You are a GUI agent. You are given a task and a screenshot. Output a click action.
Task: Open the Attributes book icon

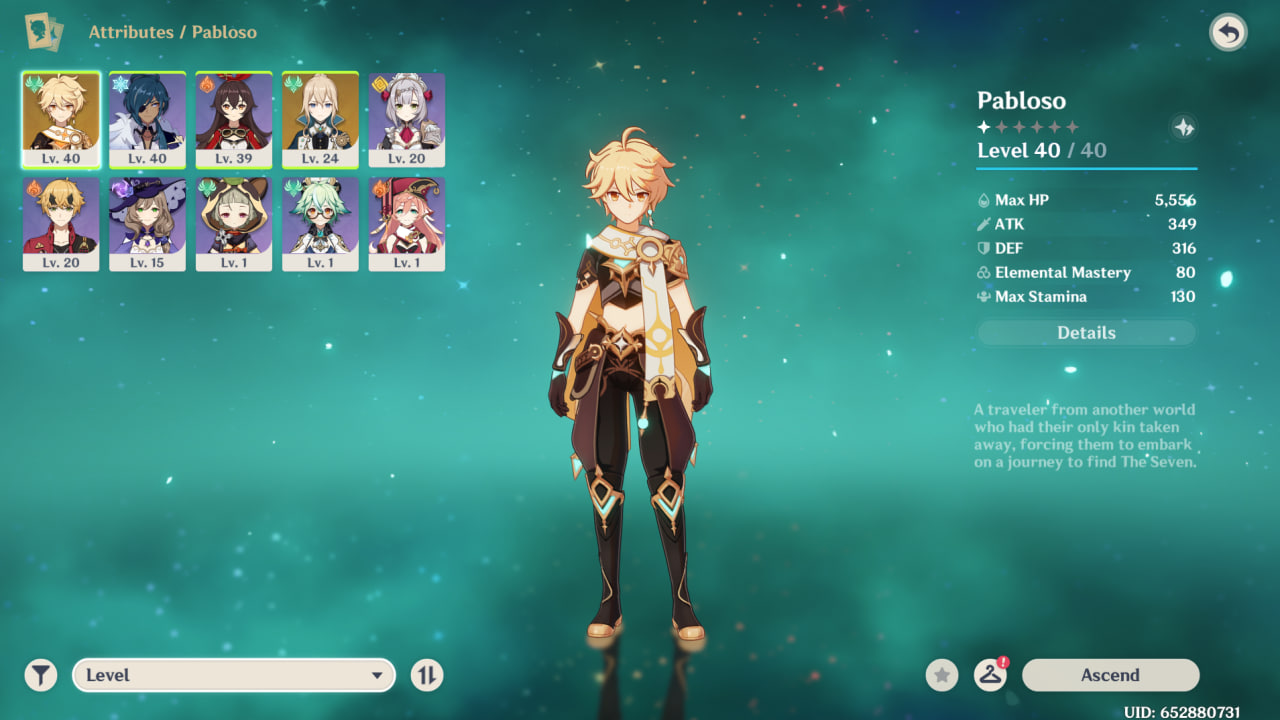tap(43, 32)
